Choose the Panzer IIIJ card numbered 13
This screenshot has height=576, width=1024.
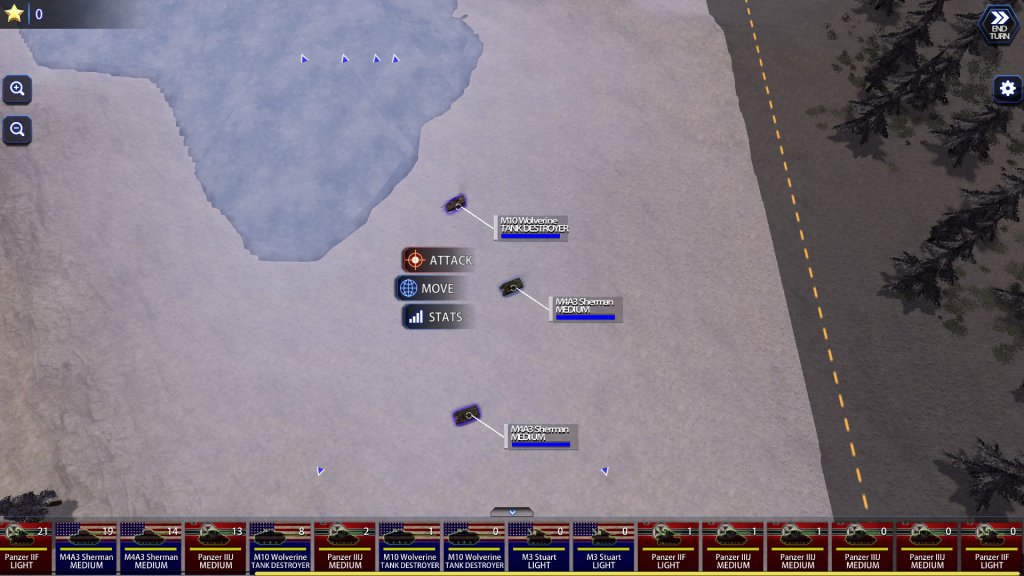pyautogui.click(x=216, y=547)
